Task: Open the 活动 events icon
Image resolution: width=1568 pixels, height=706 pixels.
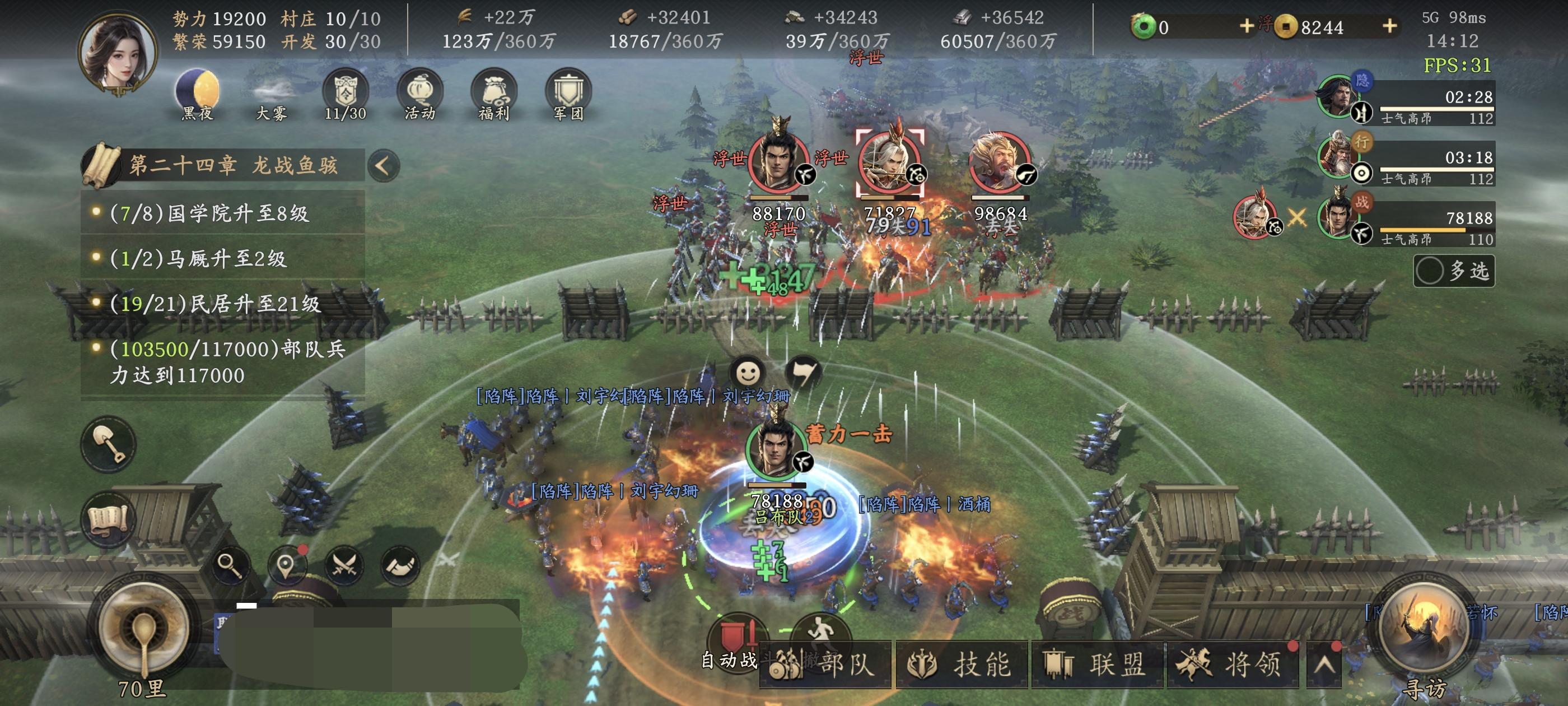Action: point(419,93)
